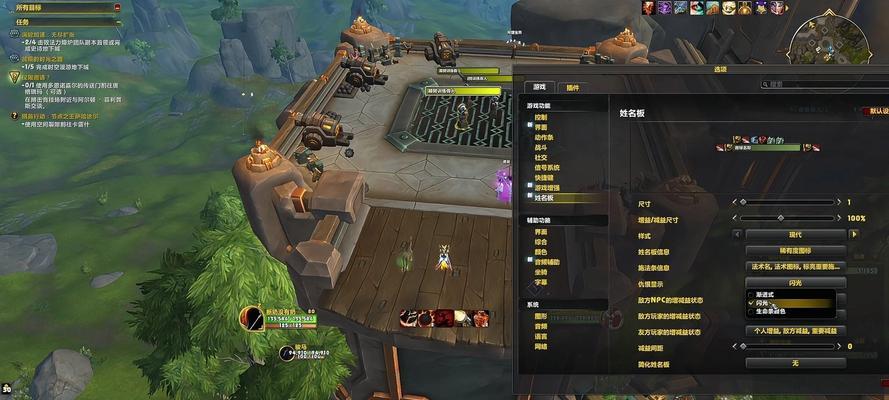Open the 施法条信息 dropdown
Image resolution: width=889 pixels, height=400 pixels.
pyautogui.click(x=795, y=267)
